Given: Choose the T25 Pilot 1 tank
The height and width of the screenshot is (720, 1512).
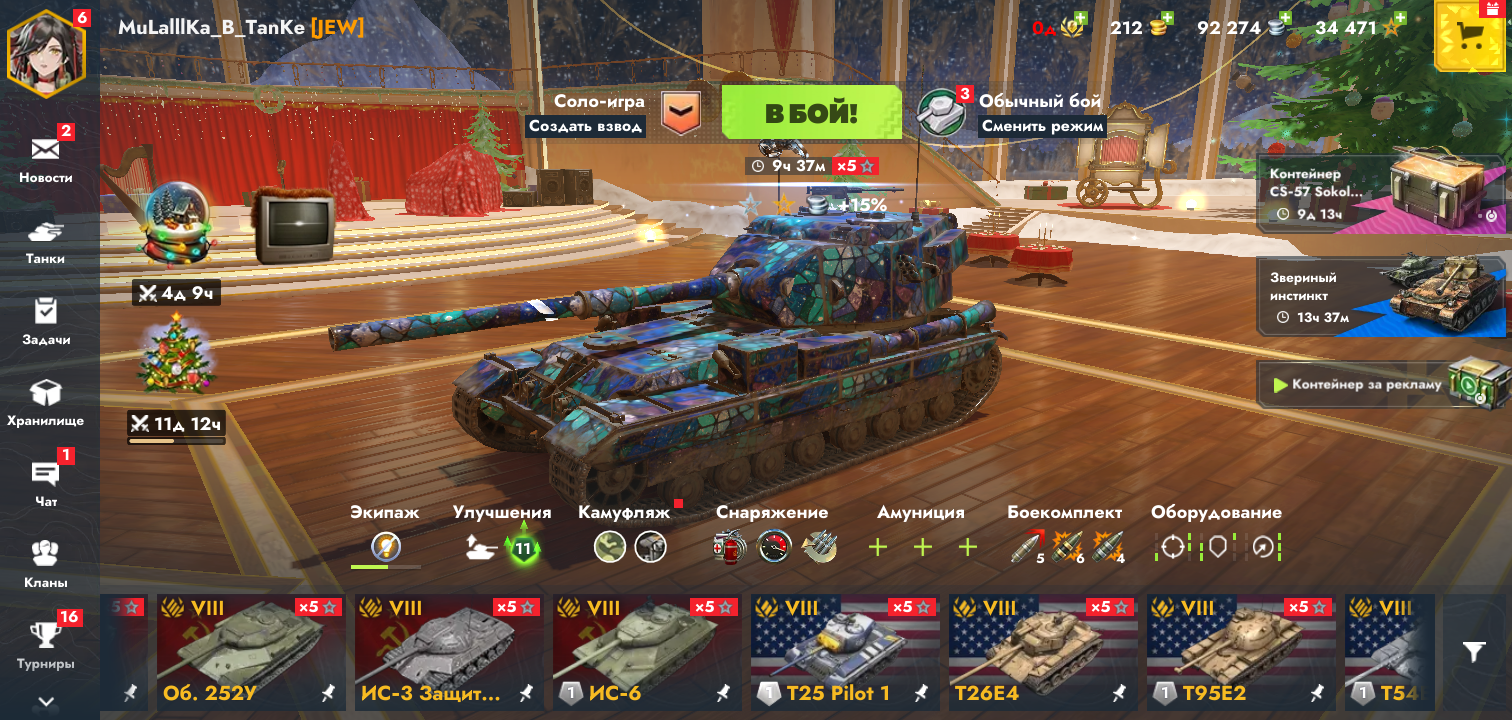Looking at the screenshot, I should coord(845,652).
